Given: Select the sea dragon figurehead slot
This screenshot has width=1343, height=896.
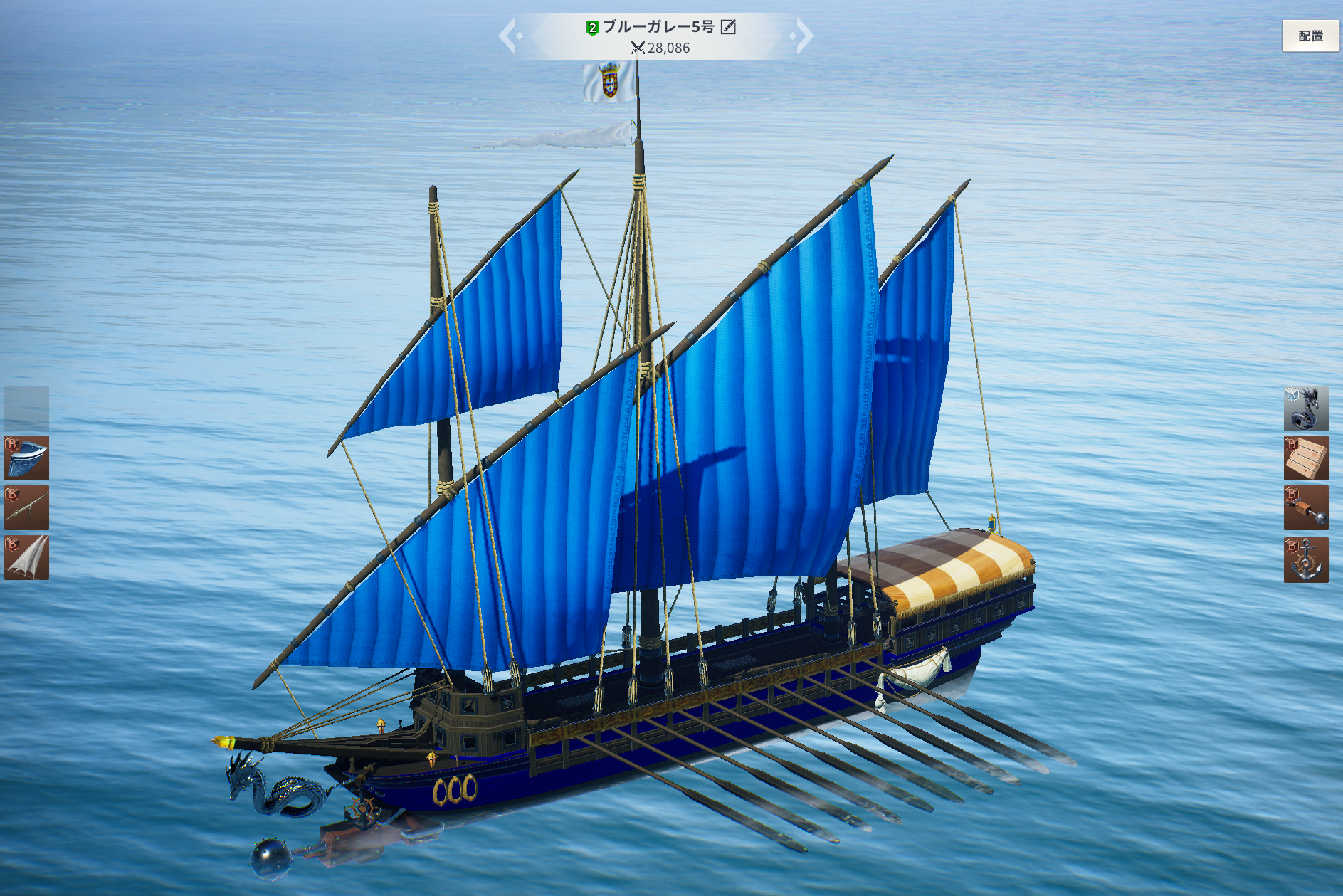Looking at the screenshot, I should pos(1305,409).
